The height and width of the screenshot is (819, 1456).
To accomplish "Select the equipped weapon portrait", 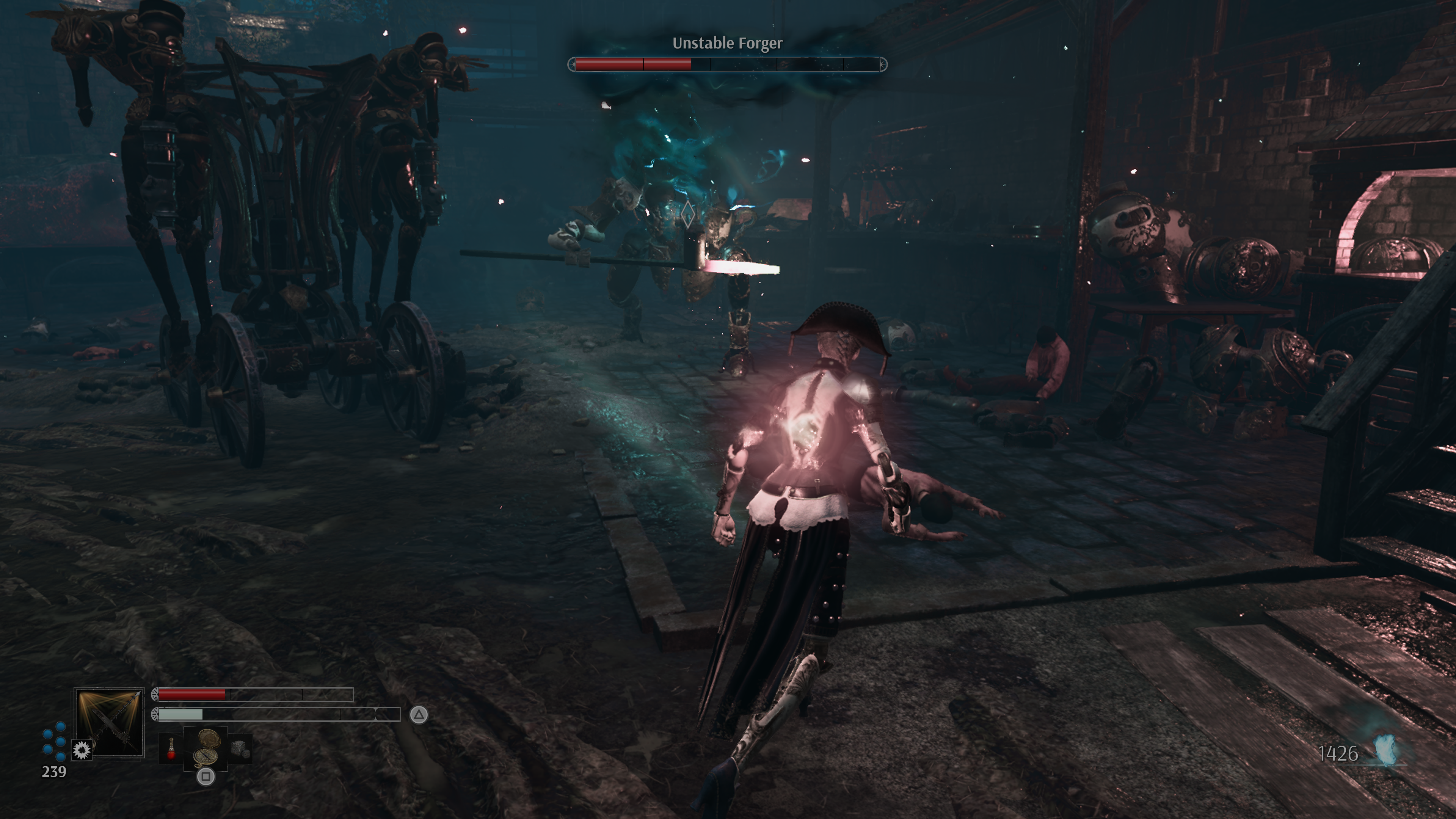I will click(x=109, y=722).
